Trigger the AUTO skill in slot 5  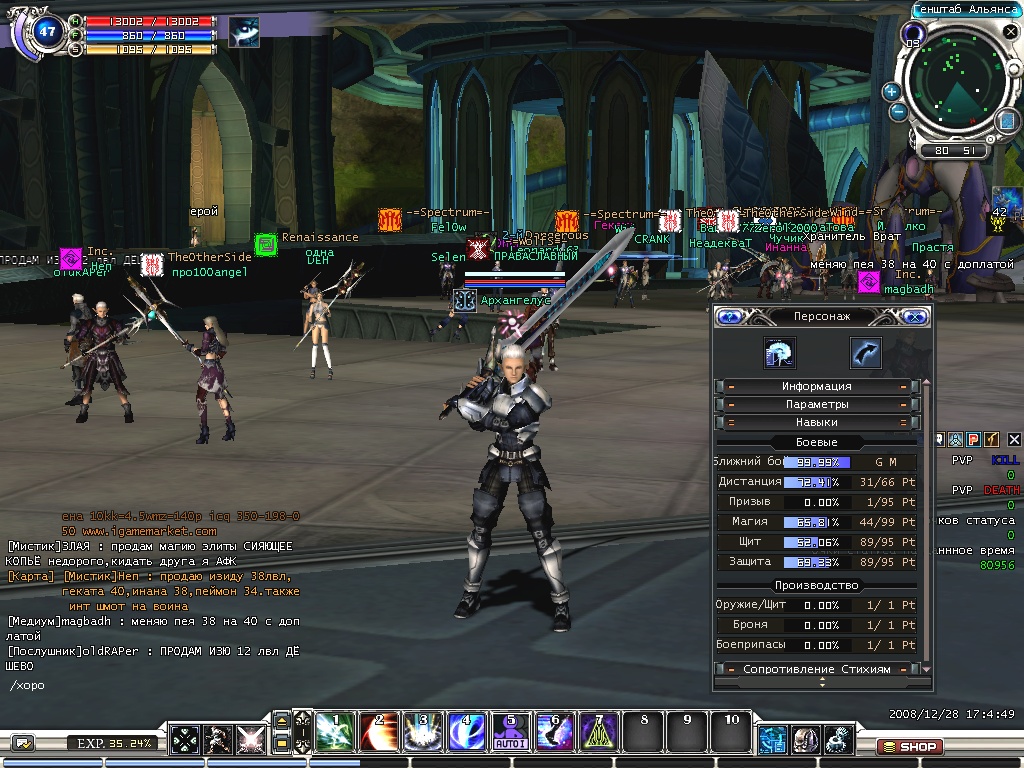coord(508,732)
